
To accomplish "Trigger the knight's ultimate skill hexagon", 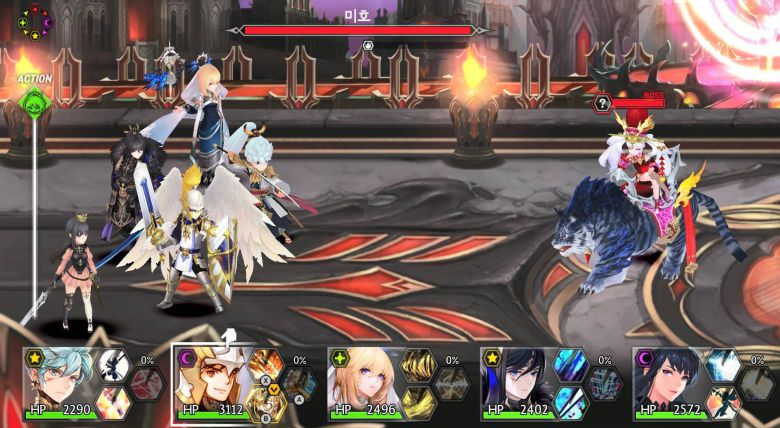I will click(298, 382).
